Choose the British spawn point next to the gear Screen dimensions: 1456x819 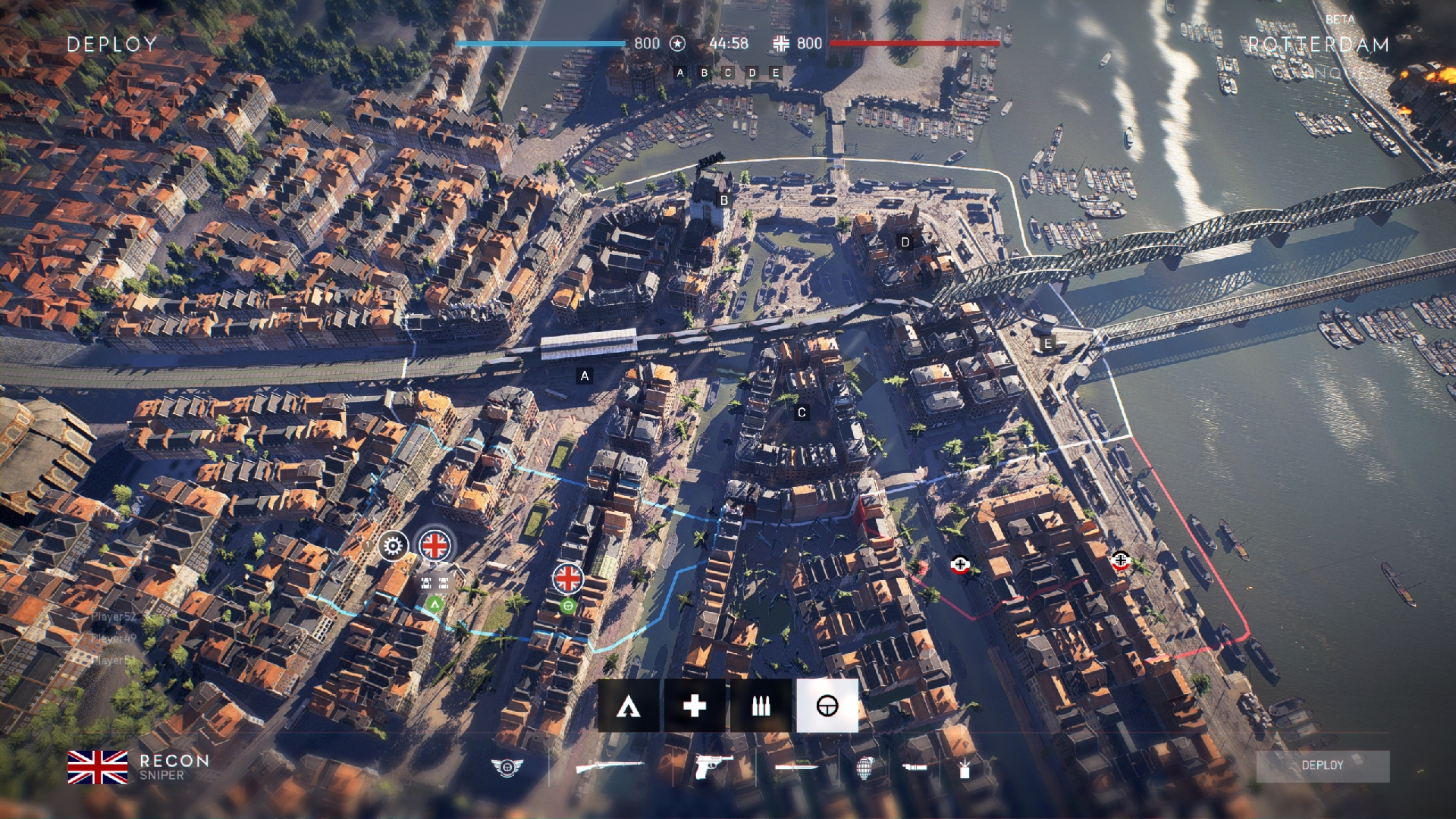tap(435, 544)
